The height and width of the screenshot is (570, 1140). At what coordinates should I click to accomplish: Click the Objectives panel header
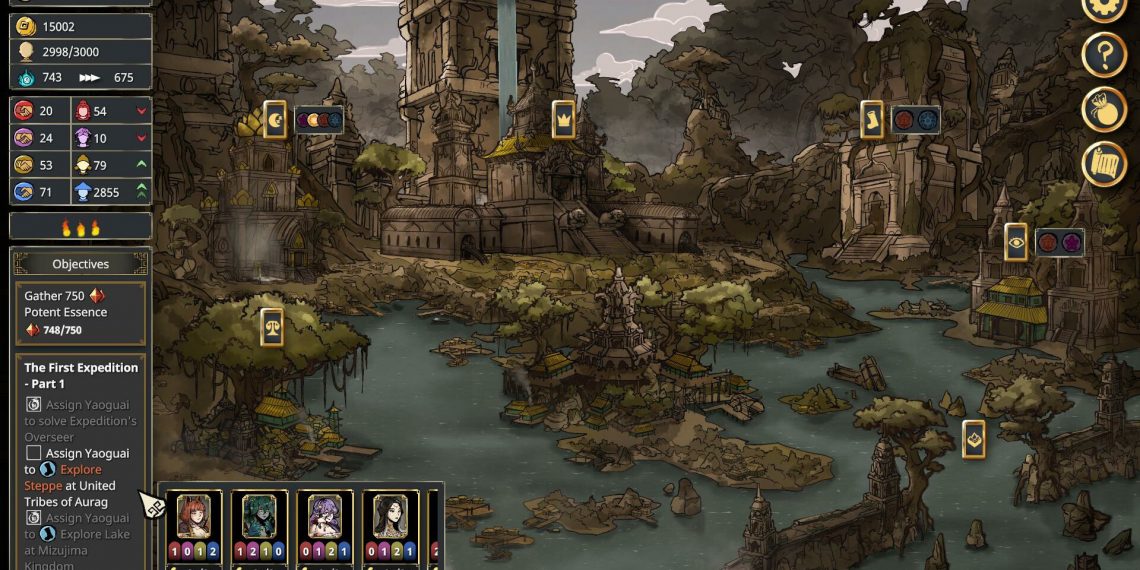[x=80, y=264]
